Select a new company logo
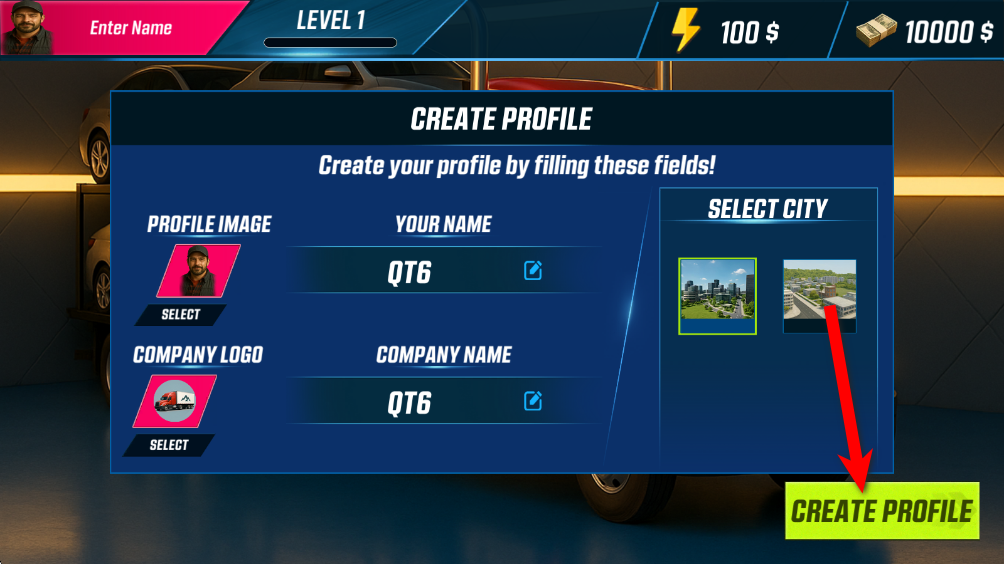This screenshot has height=564, width=1004. [x=169, y=445]
